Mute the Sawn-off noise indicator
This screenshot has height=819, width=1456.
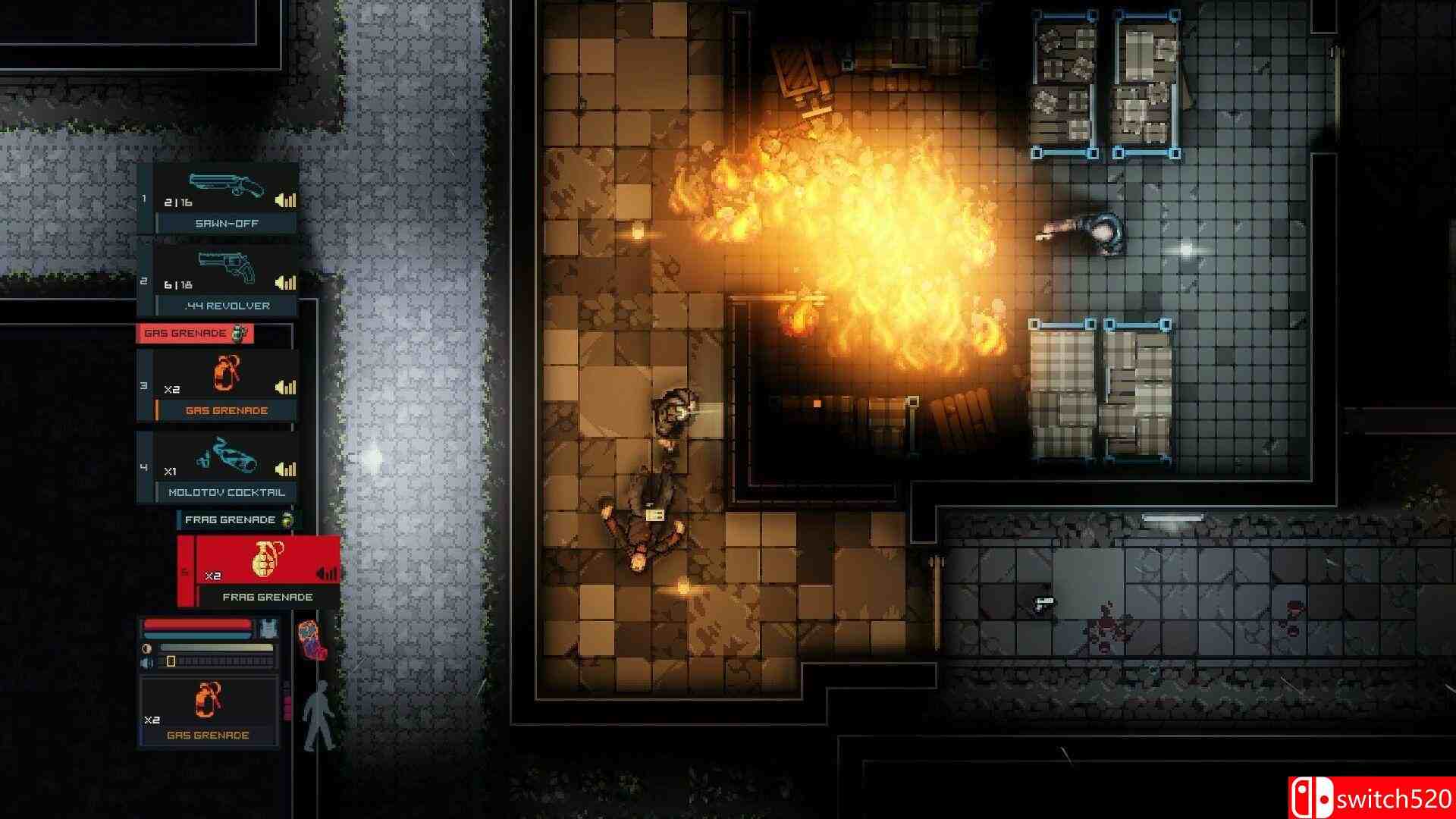285,200
